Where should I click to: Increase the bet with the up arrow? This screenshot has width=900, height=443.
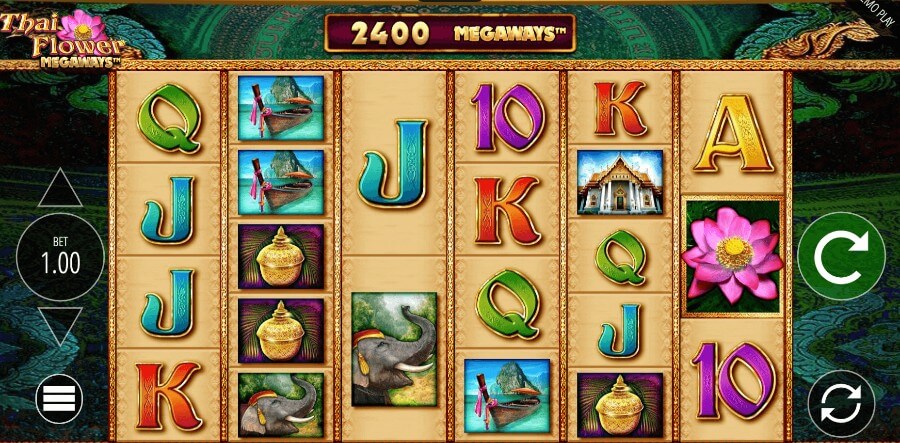point(60,189)
